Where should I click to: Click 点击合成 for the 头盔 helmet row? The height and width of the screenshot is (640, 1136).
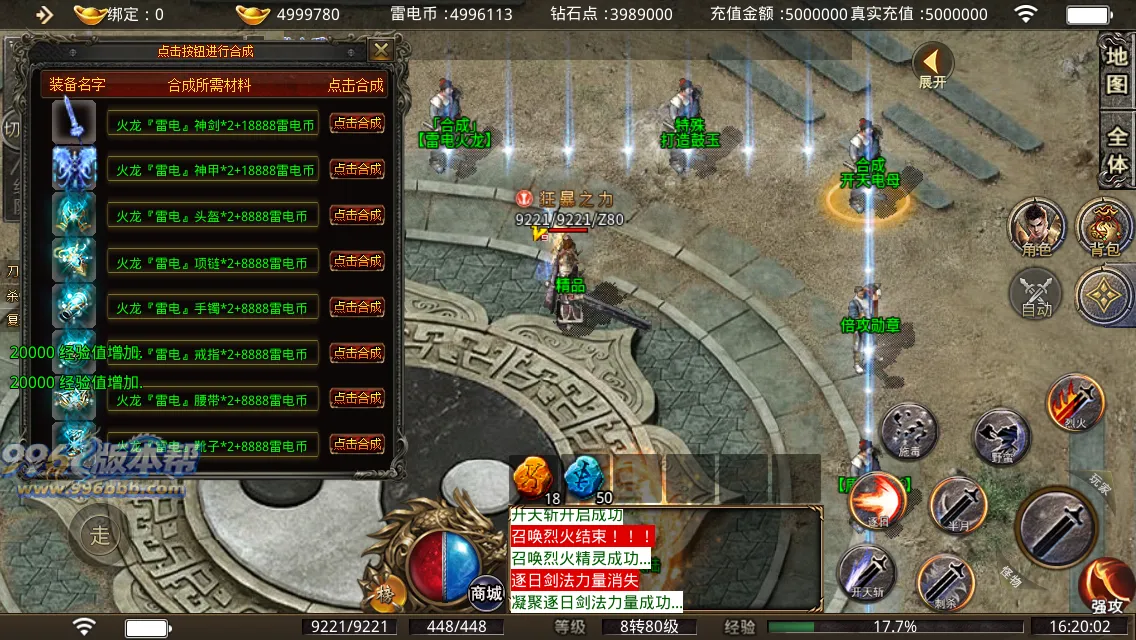click(357, 215)
